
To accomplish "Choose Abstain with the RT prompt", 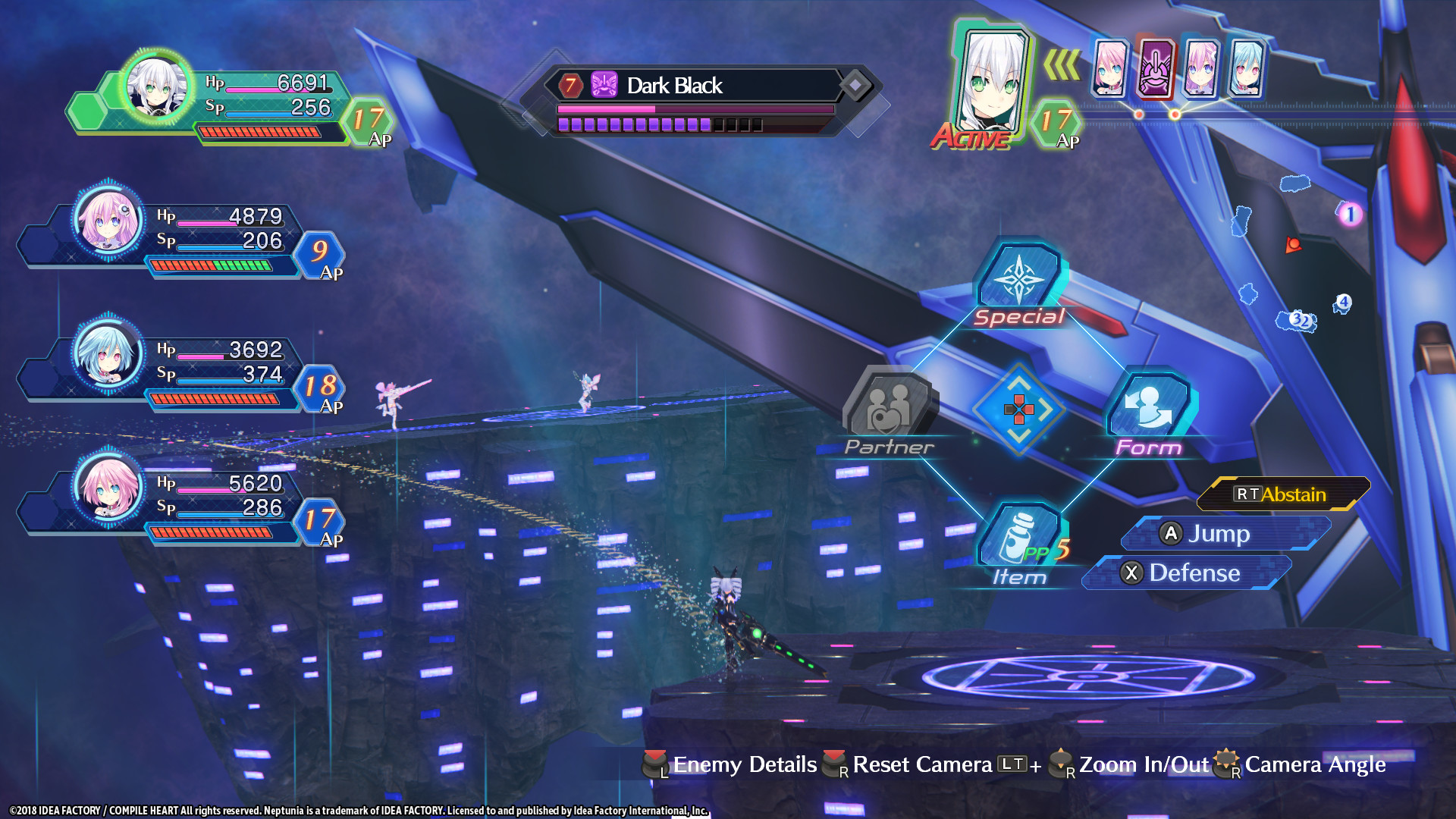I will 1282,492.
